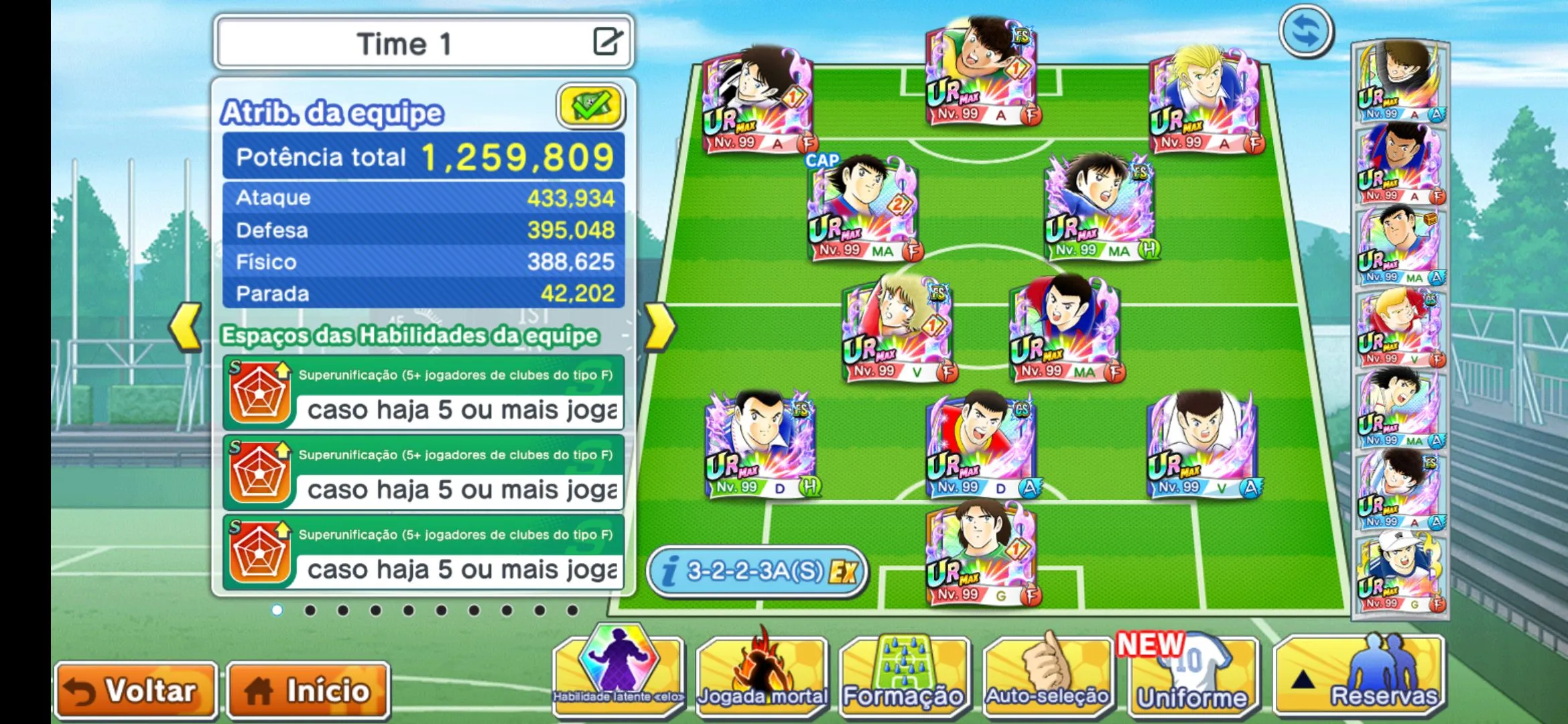Screen dimensions: 1568x724
Task: Jump to the second page dot indicator
Action: click(310, 610)
